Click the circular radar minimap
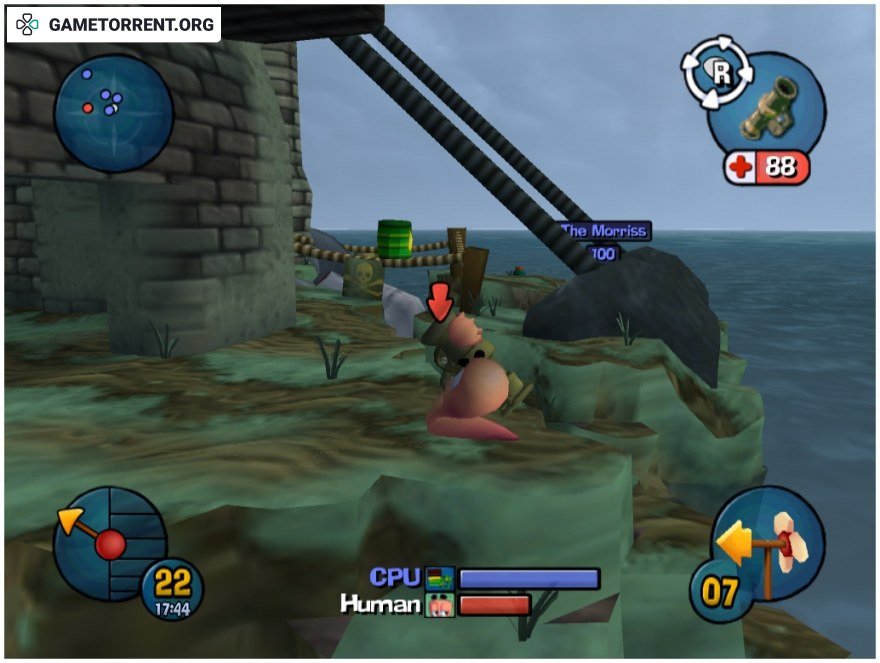This screenshot has width=880, height=663. (113, 112)
